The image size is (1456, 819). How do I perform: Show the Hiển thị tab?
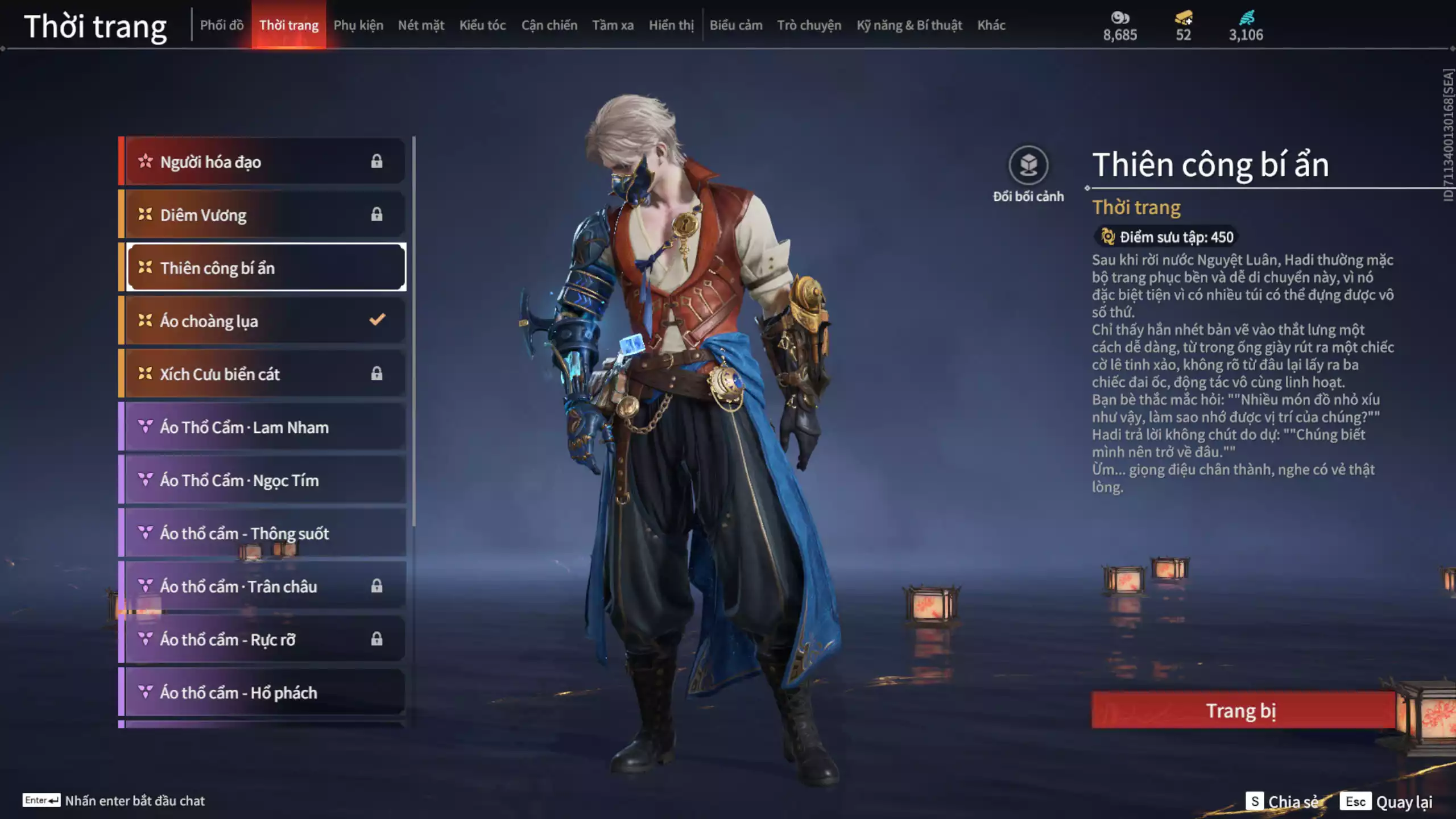pos(671,25)
